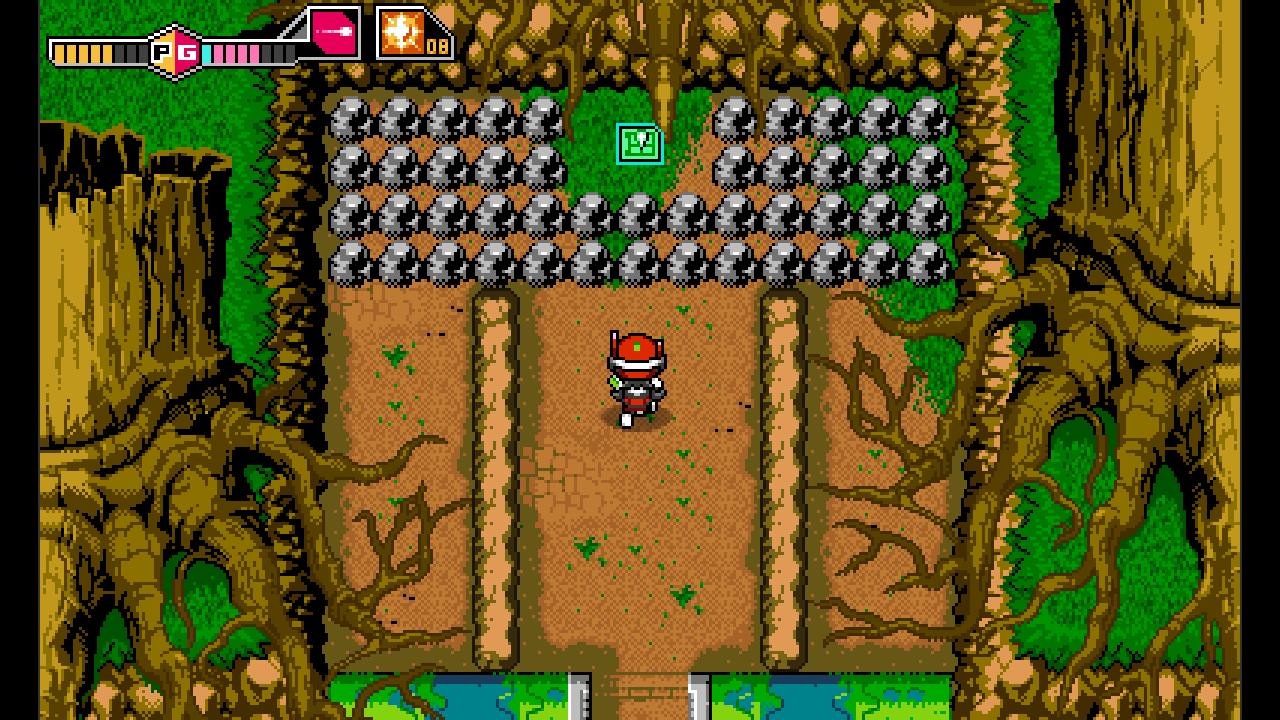Click a gray depleted gauge segment
The image size is (1280, 720).
click(129, 52)
